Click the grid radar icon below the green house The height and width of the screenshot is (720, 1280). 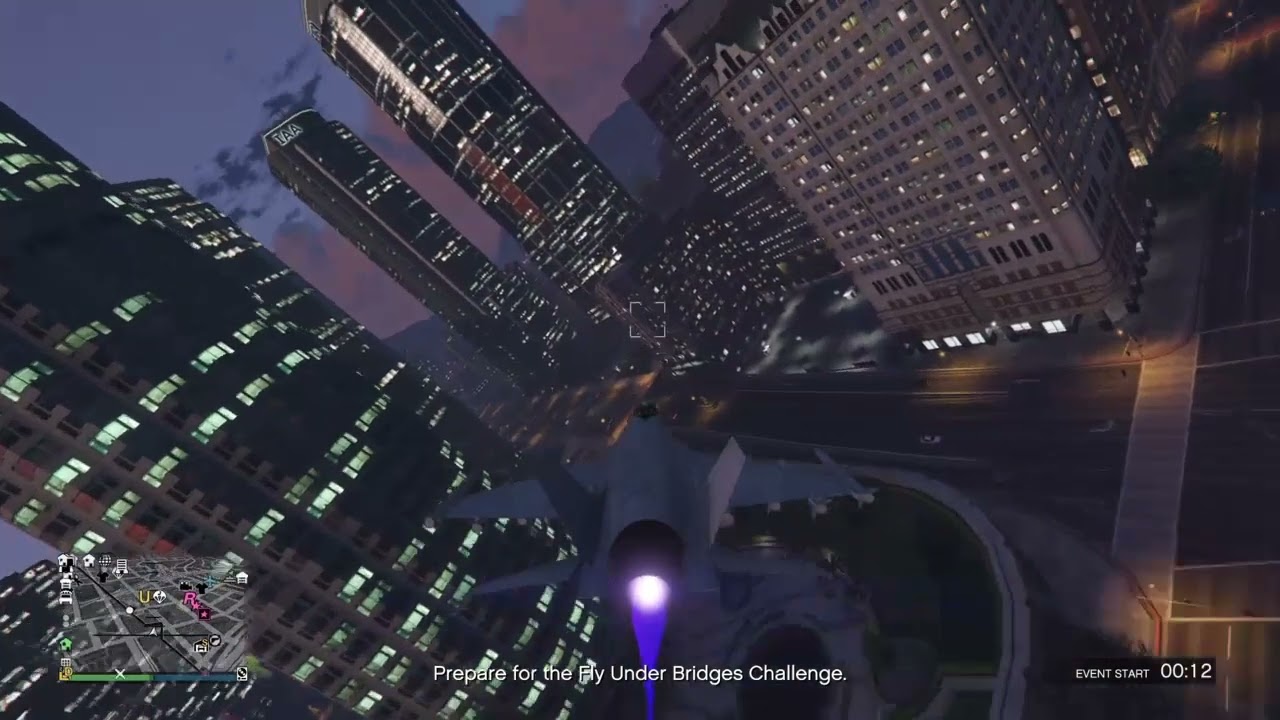click(66, 662)
